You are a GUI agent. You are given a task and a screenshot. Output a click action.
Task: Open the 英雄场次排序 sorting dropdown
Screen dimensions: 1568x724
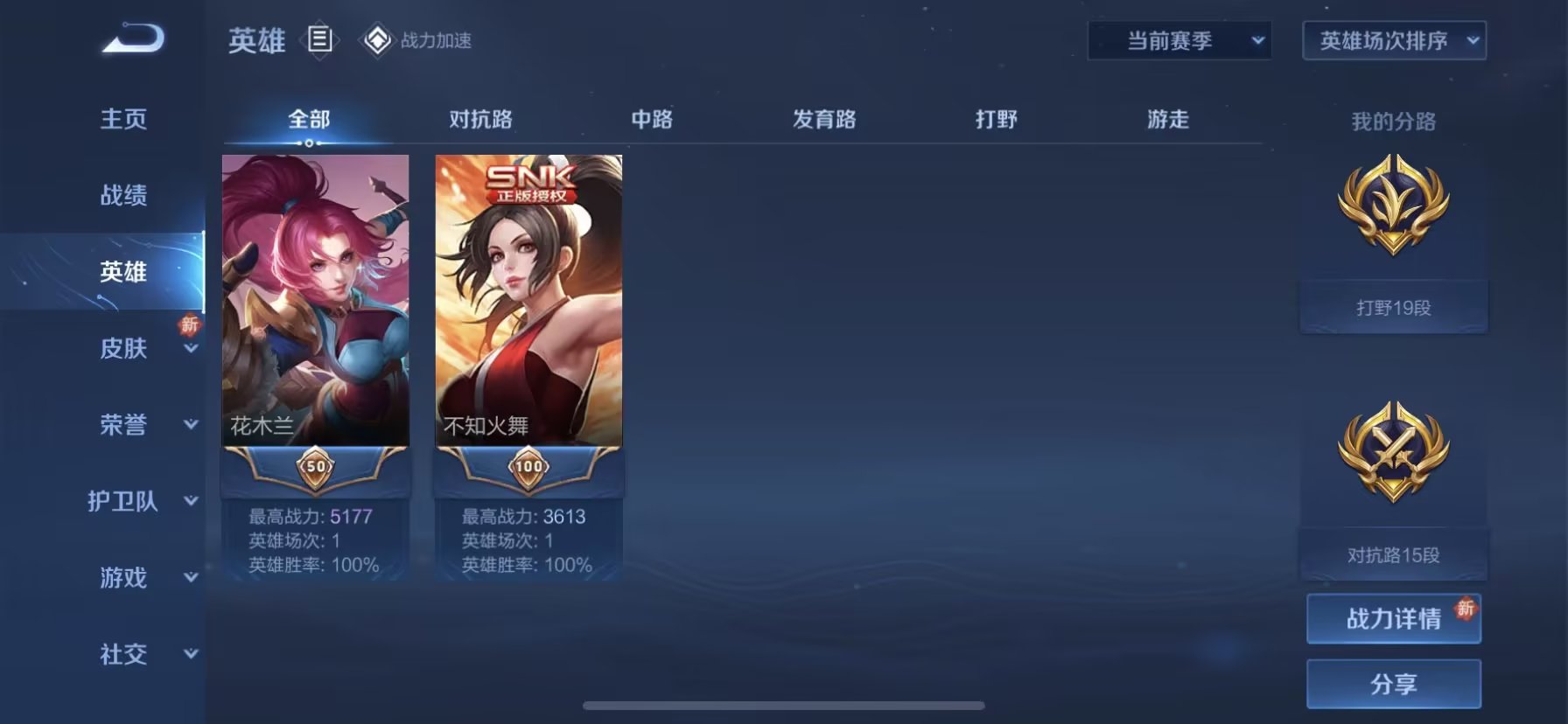pos(1393,39)
